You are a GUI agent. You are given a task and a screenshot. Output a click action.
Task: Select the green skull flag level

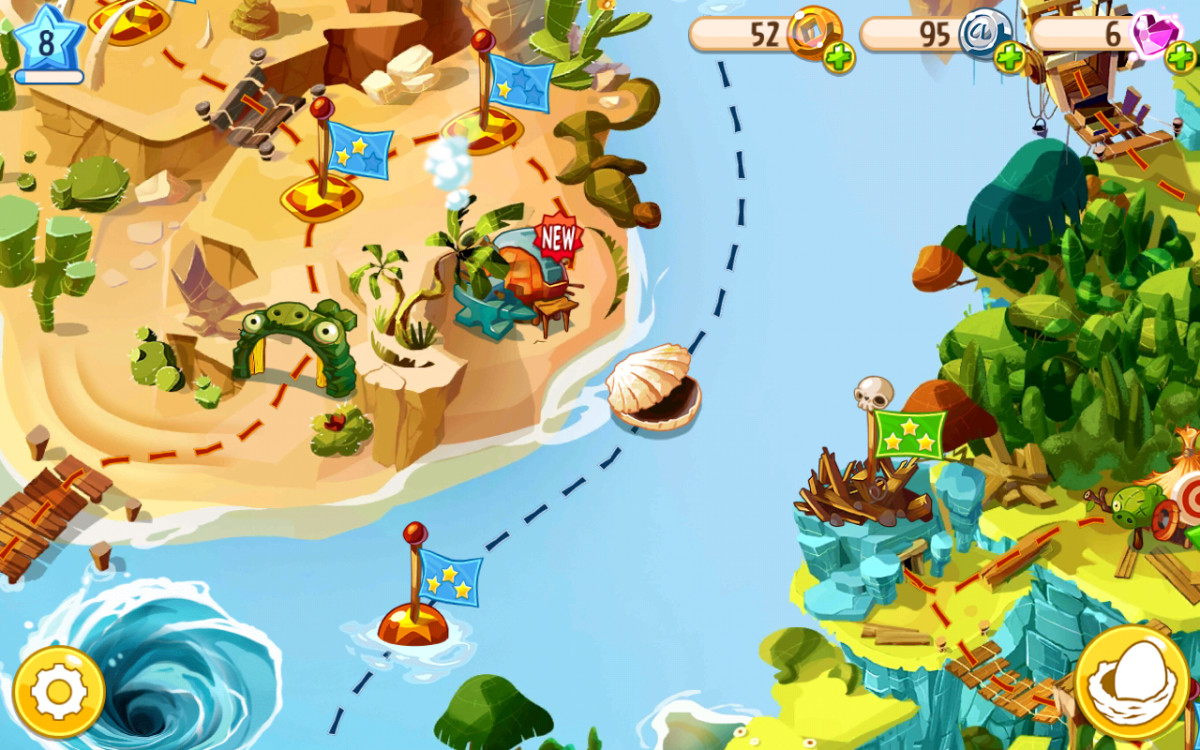tap(909, 432)
